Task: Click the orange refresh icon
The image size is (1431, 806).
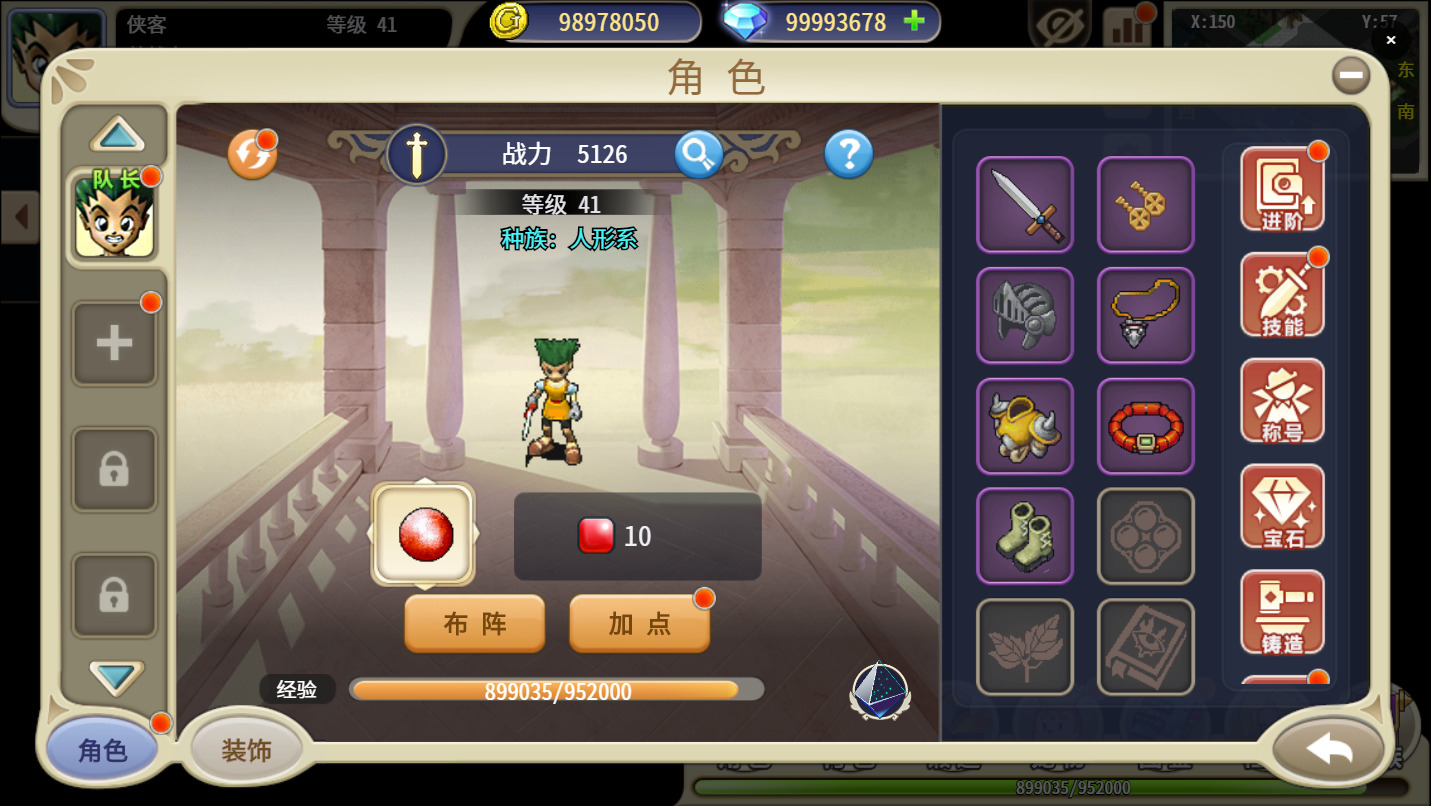Action: 253,155
